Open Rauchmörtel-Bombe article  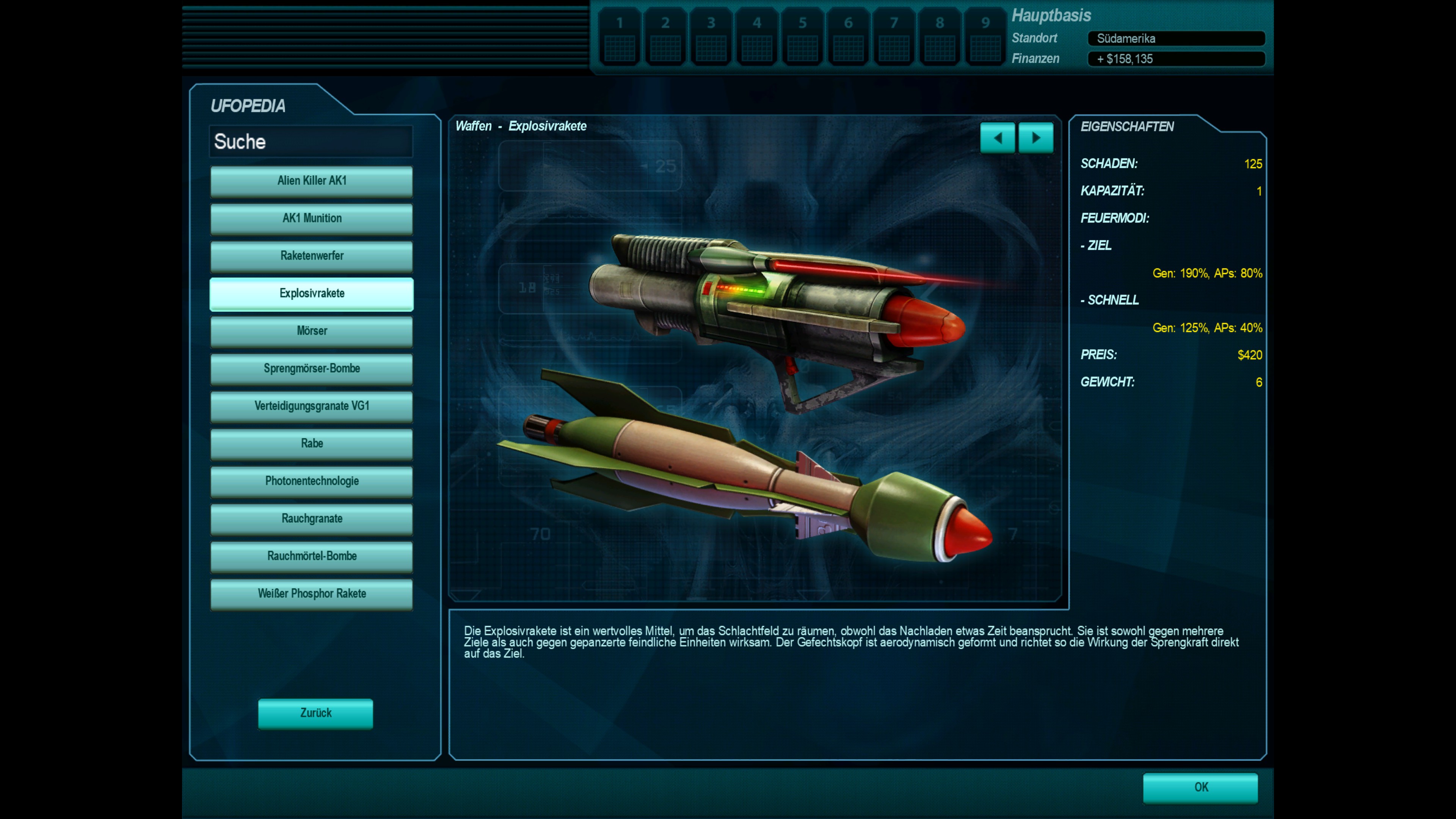tap(311, 556)
